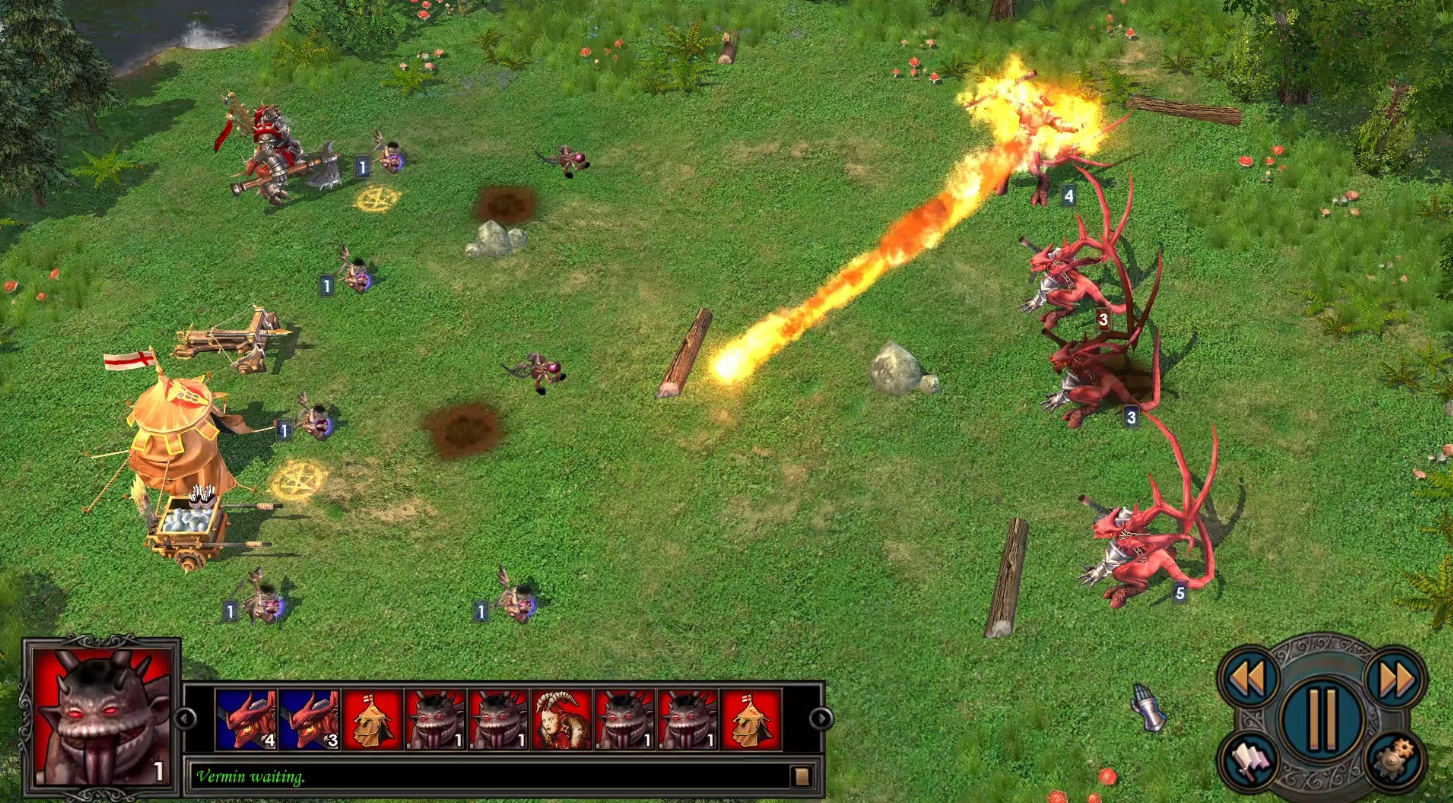
Task: Select the red devil portrait numbered 3
Action: pos(309,719)
